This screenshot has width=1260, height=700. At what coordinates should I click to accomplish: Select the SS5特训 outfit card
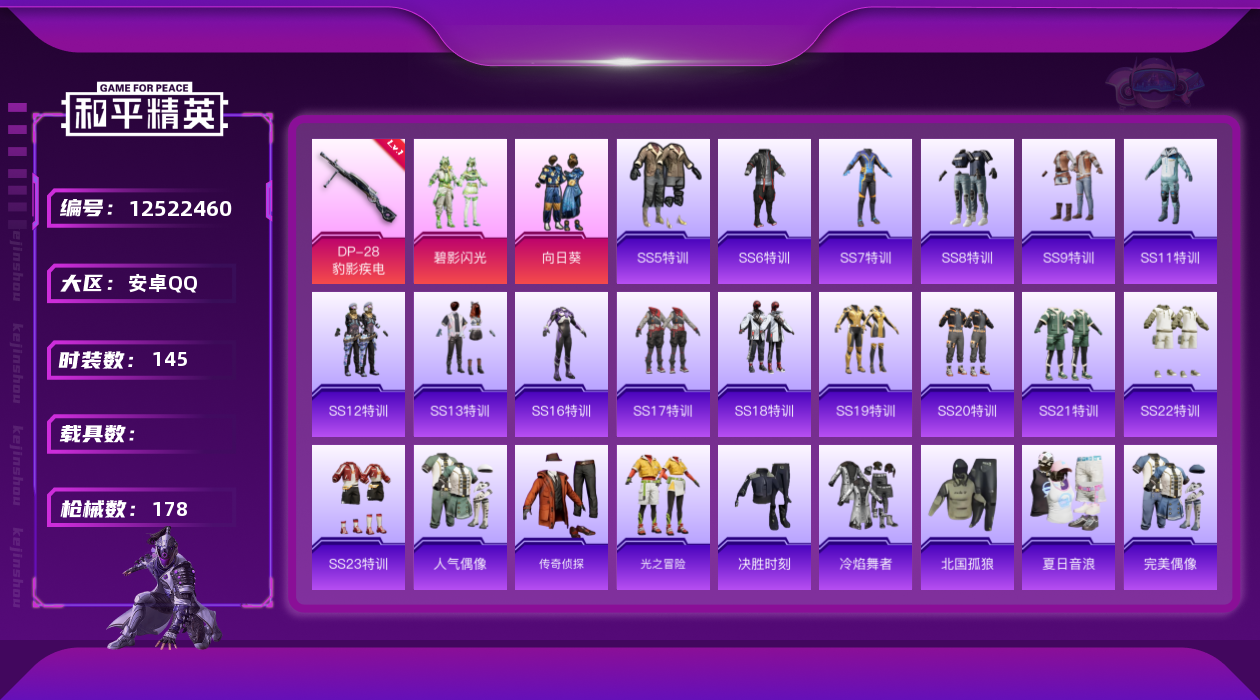tap(663, 211)
